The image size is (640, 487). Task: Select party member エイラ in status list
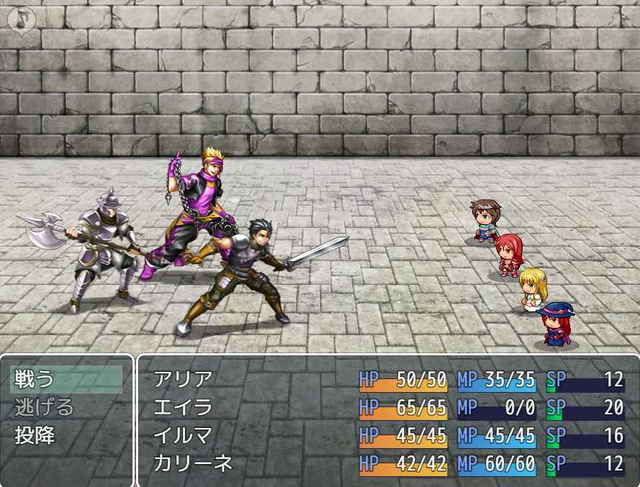point(182,407)
